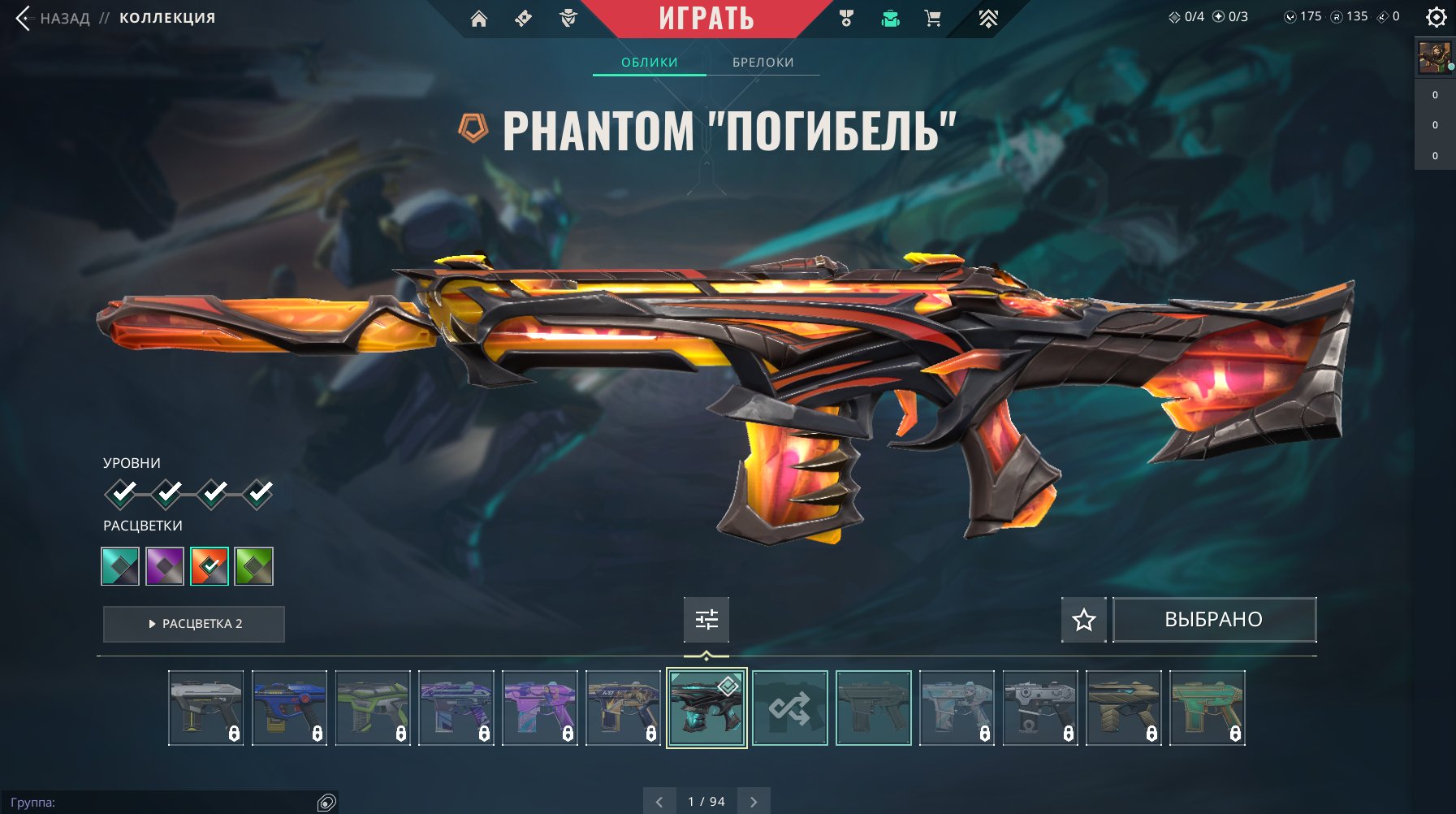The width and height of the screenshot is (1456, 814).
Task: Open the weapon inspect filter sliders icon
Action: (706, 619)
